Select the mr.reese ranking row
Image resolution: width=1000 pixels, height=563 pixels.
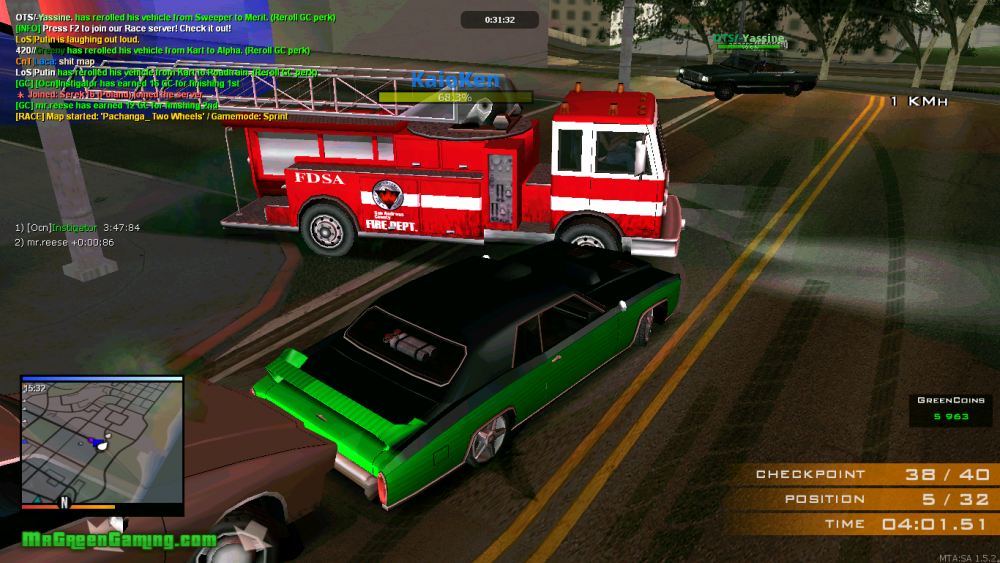pyautogui.click(x=64, y=243)
